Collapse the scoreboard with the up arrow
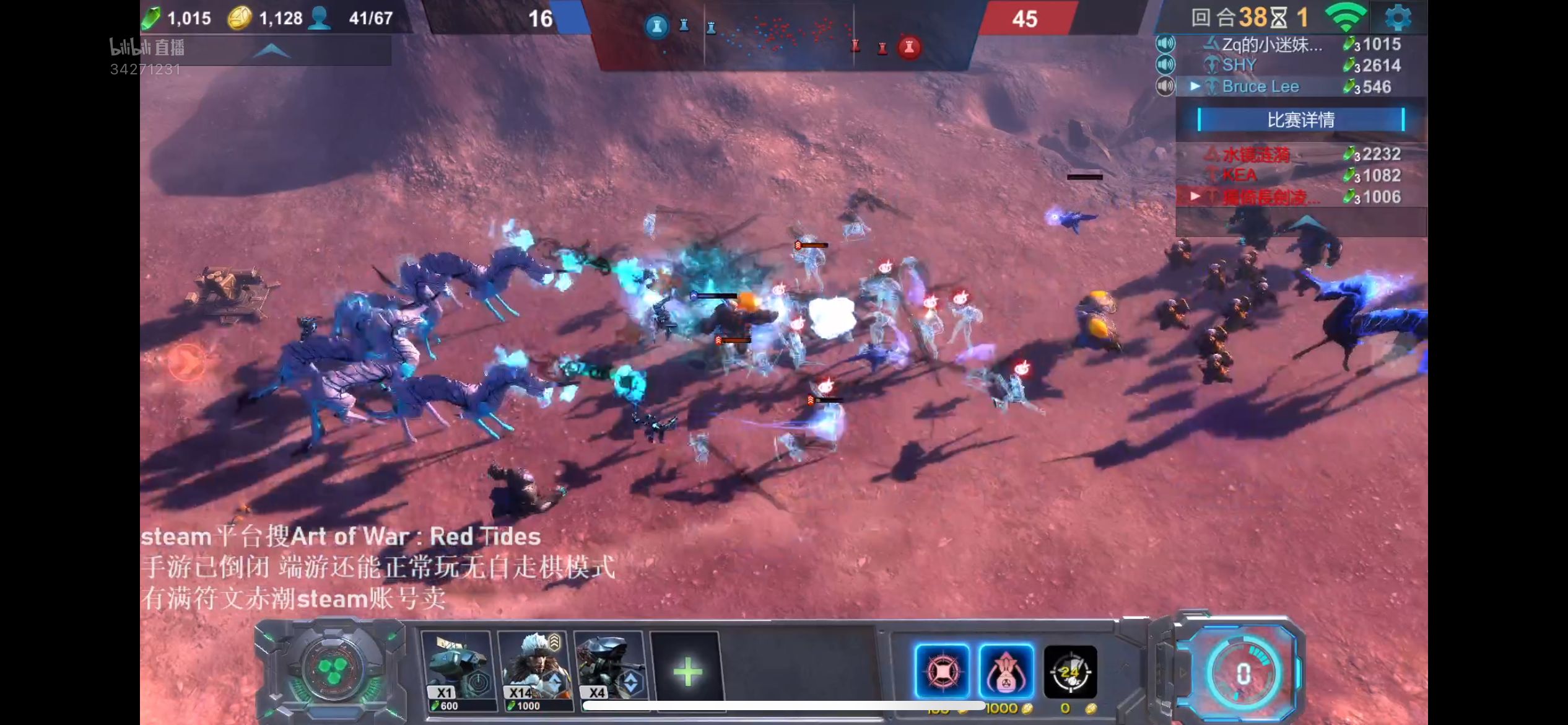Screen dimensions: 1568x725 coord(1305,222)
